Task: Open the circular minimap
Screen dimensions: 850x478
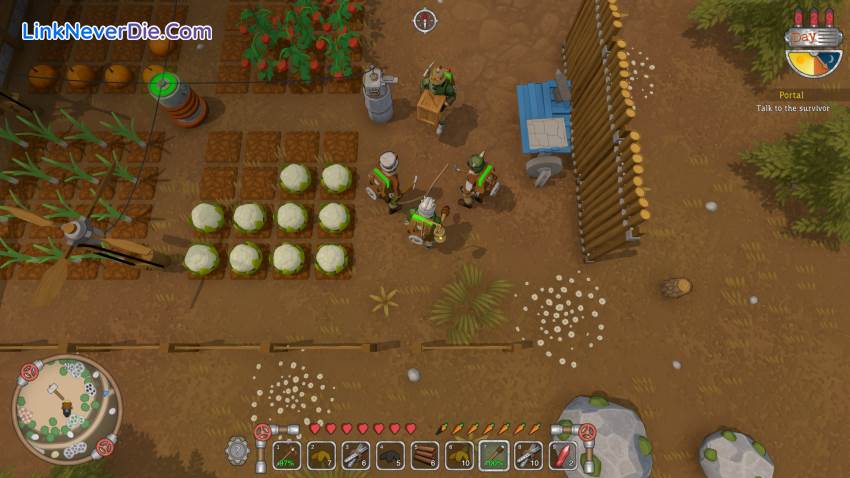Action: tap(66, 407)
